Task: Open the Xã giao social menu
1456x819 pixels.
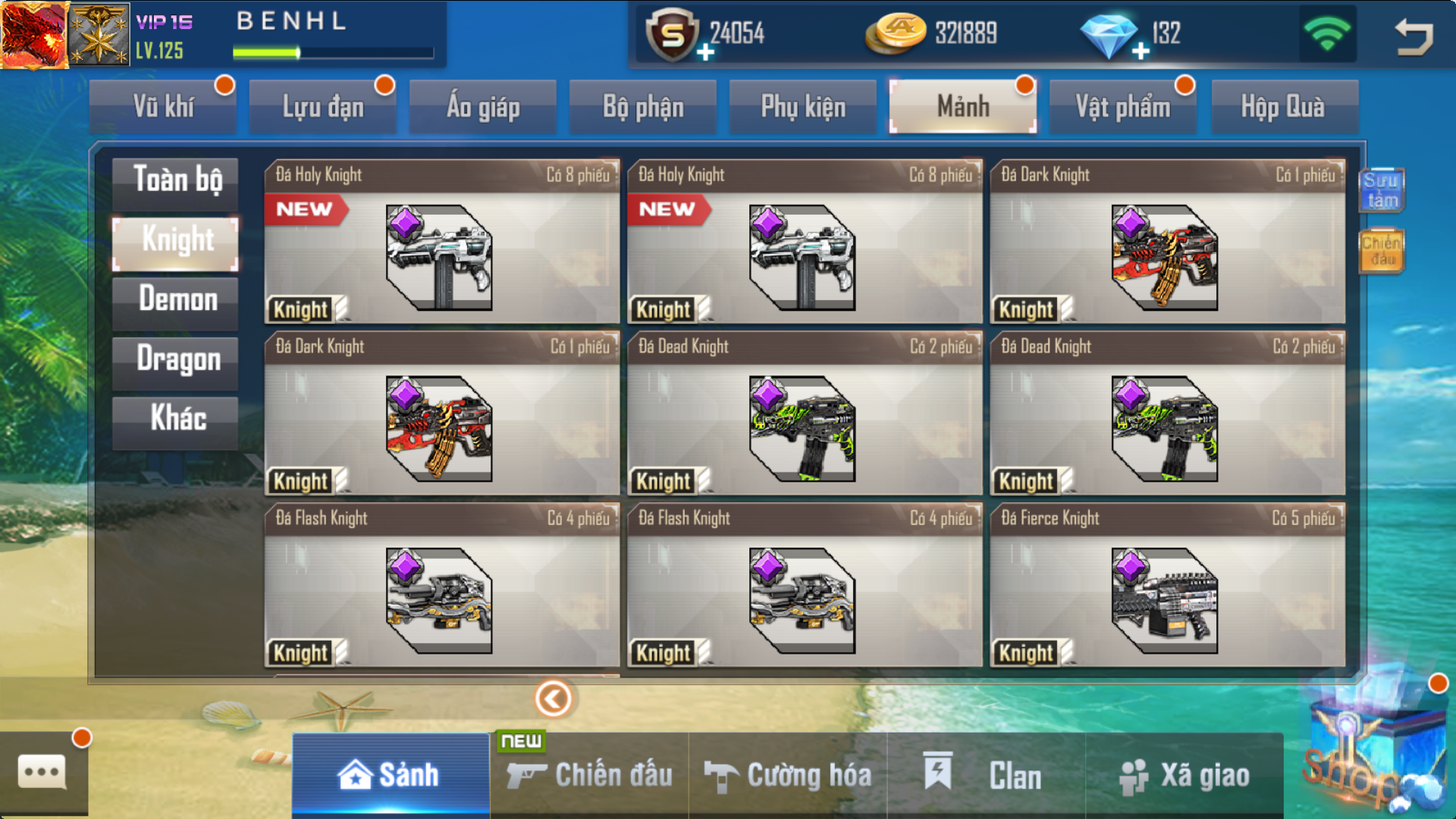Action: click(1185, 776)
